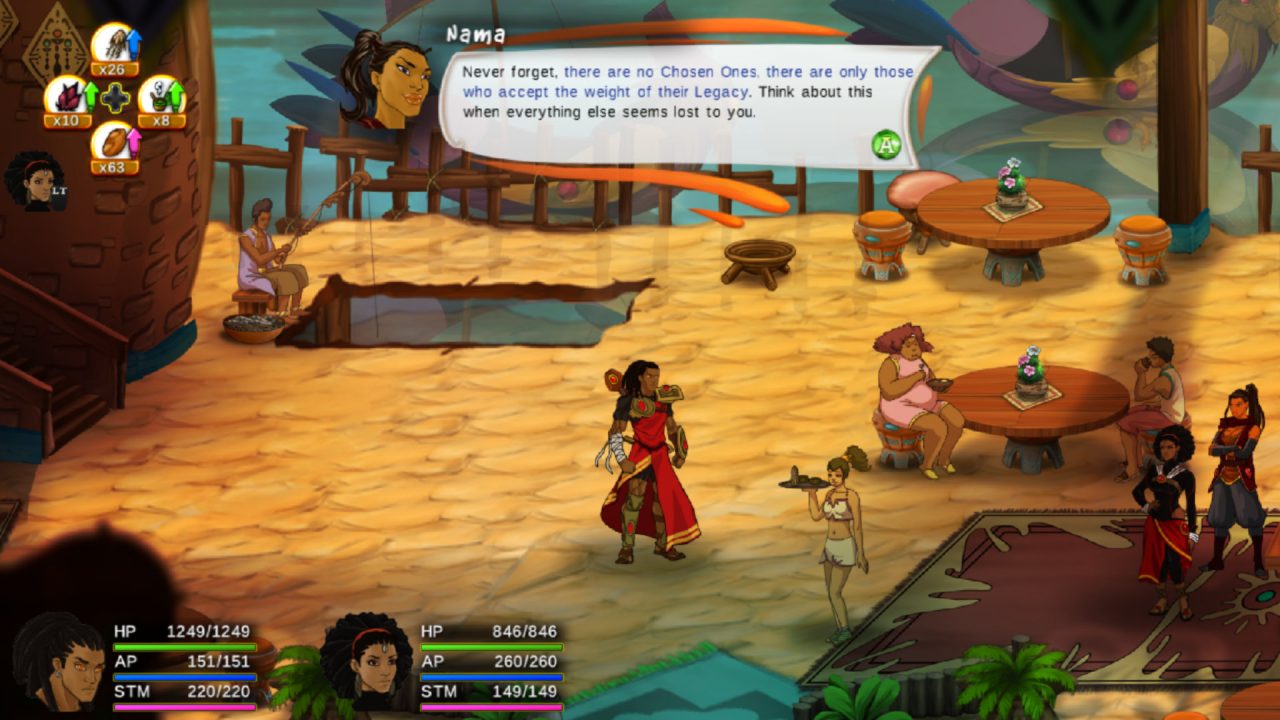Switch to the companion portrait in the top-left
This screenshot has width=1280, height=720.
(35, 180)
